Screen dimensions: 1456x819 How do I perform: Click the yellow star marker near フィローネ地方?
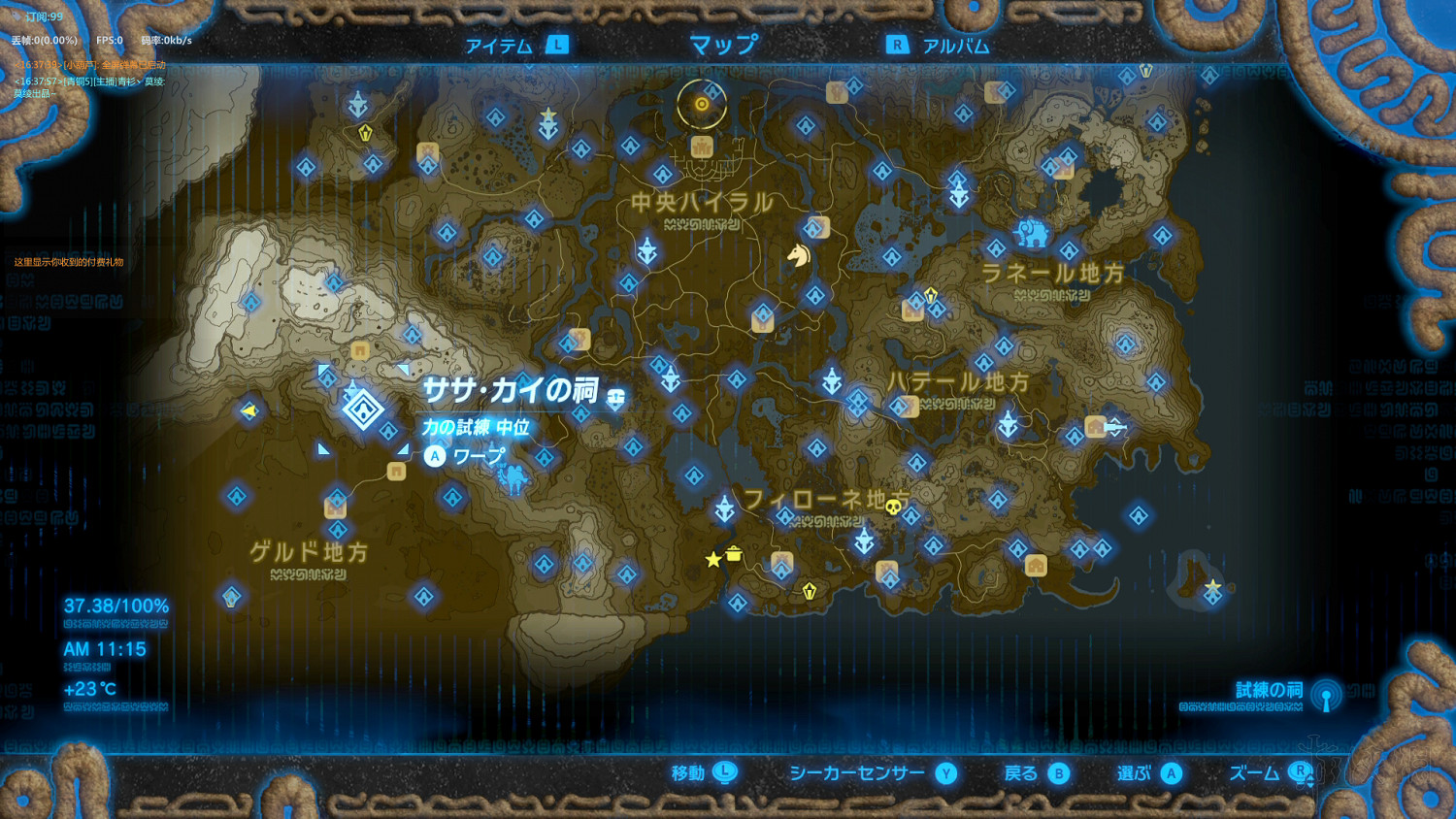click(713, 560)
